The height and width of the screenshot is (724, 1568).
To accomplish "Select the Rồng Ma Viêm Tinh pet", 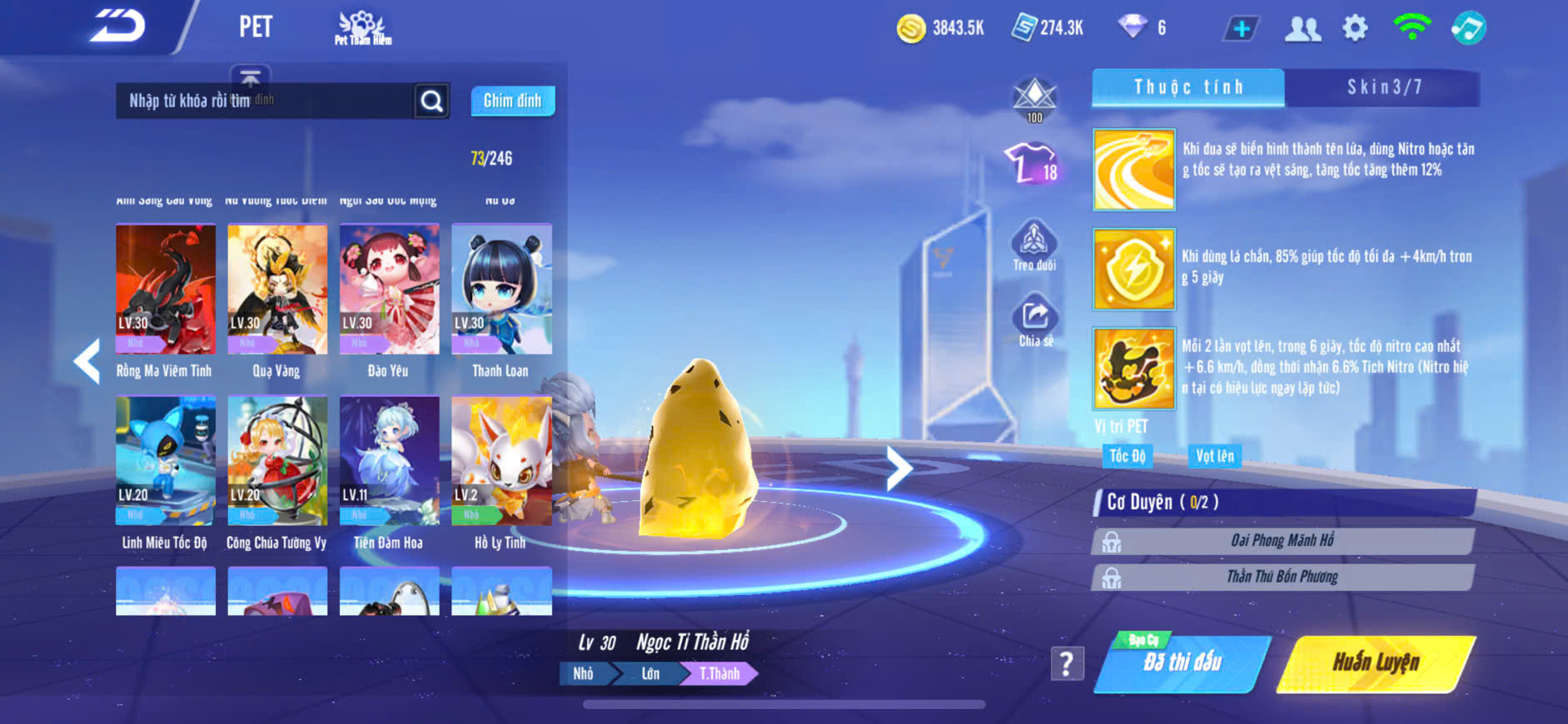I will [165, 290].
